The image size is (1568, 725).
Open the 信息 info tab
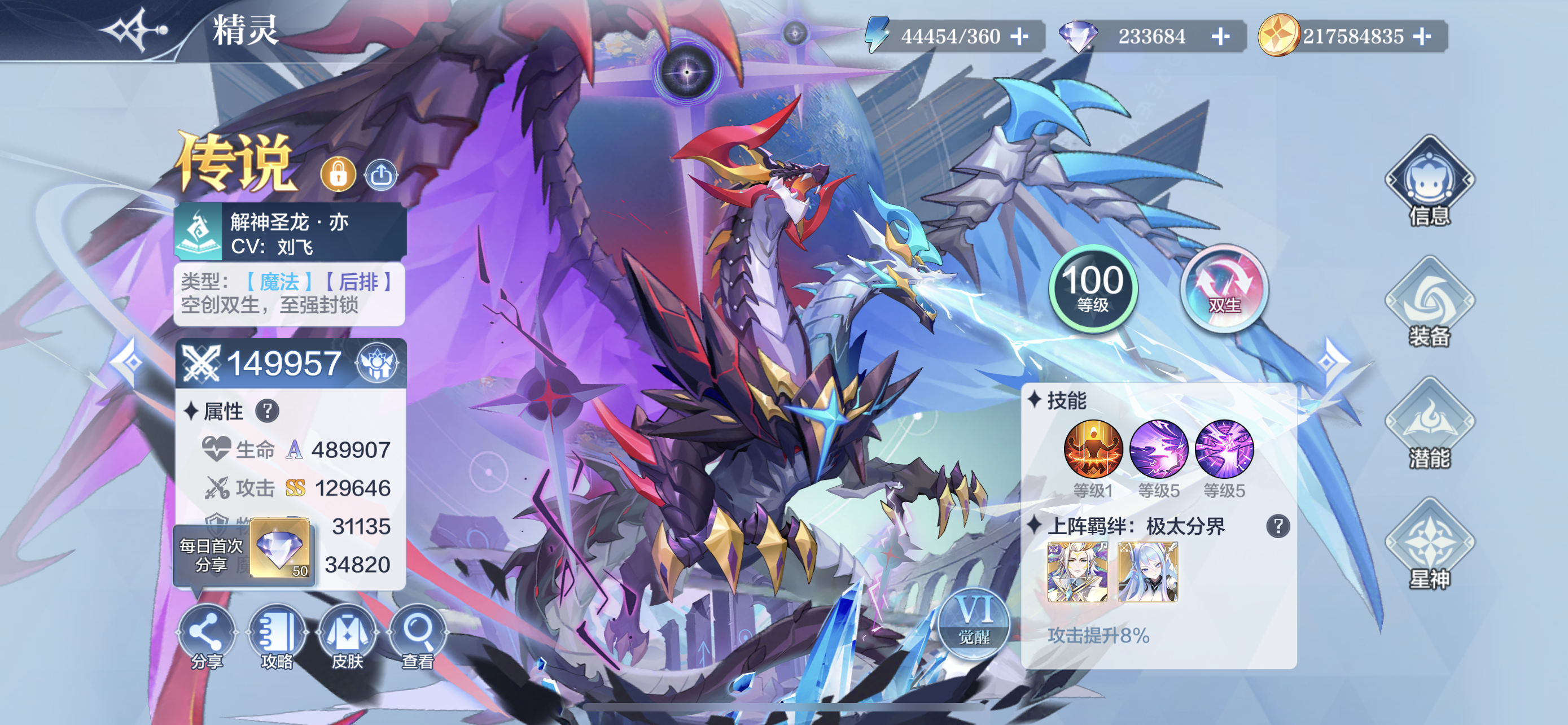click(1429, 182)
